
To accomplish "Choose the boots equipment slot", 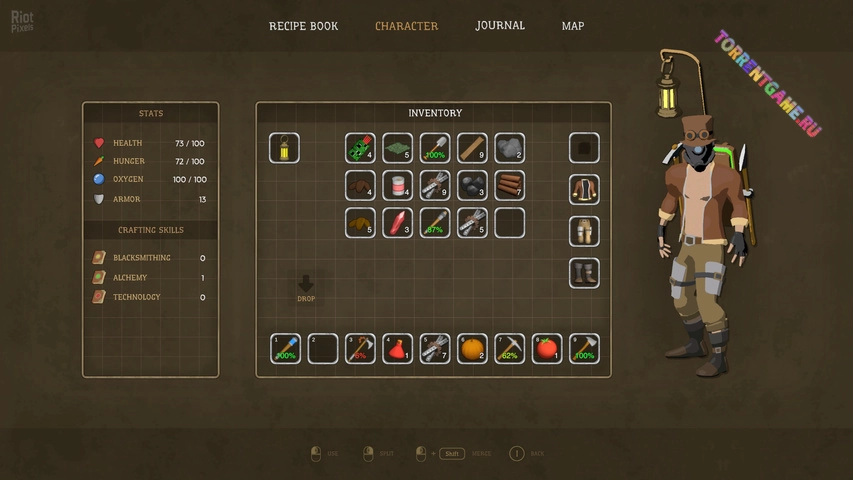I will click(584, 272).
